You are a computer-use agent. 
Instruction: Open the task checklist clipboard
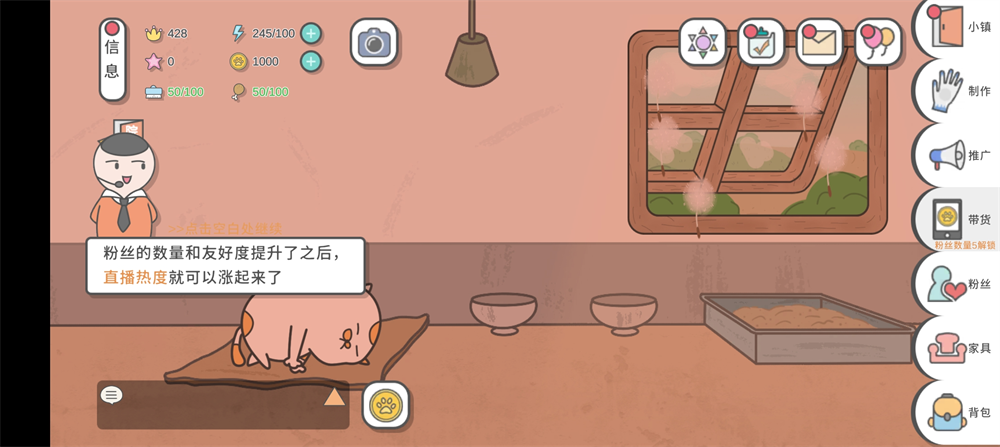(x=761, y=42)
